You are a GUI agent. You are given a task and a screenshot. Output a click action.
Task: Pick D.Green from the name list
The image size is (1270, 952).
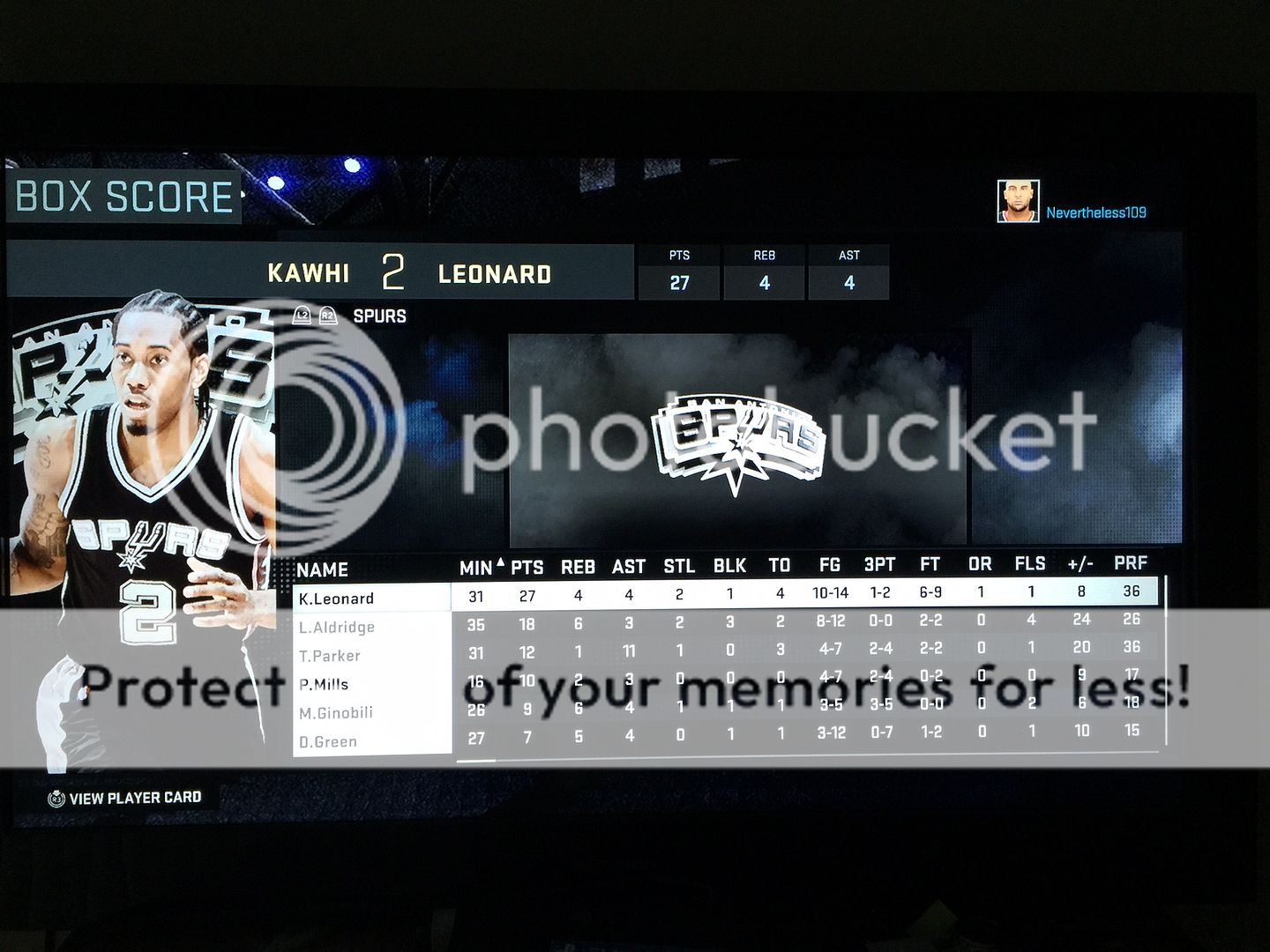(328, 741)
